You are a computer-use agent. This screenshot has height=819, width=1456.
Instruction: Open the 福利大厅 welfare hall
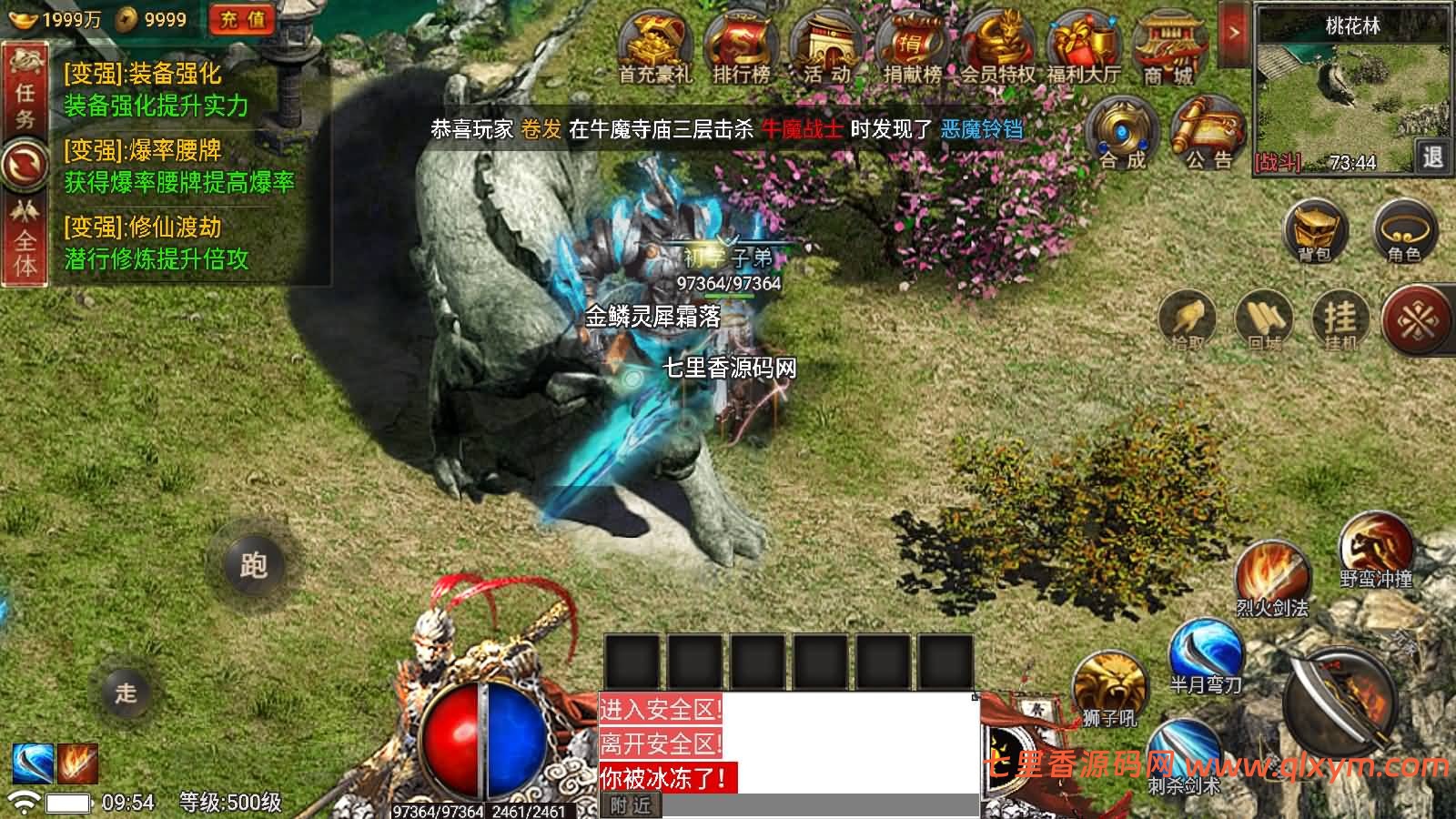pyautogui.click(x=1083, y=48)
